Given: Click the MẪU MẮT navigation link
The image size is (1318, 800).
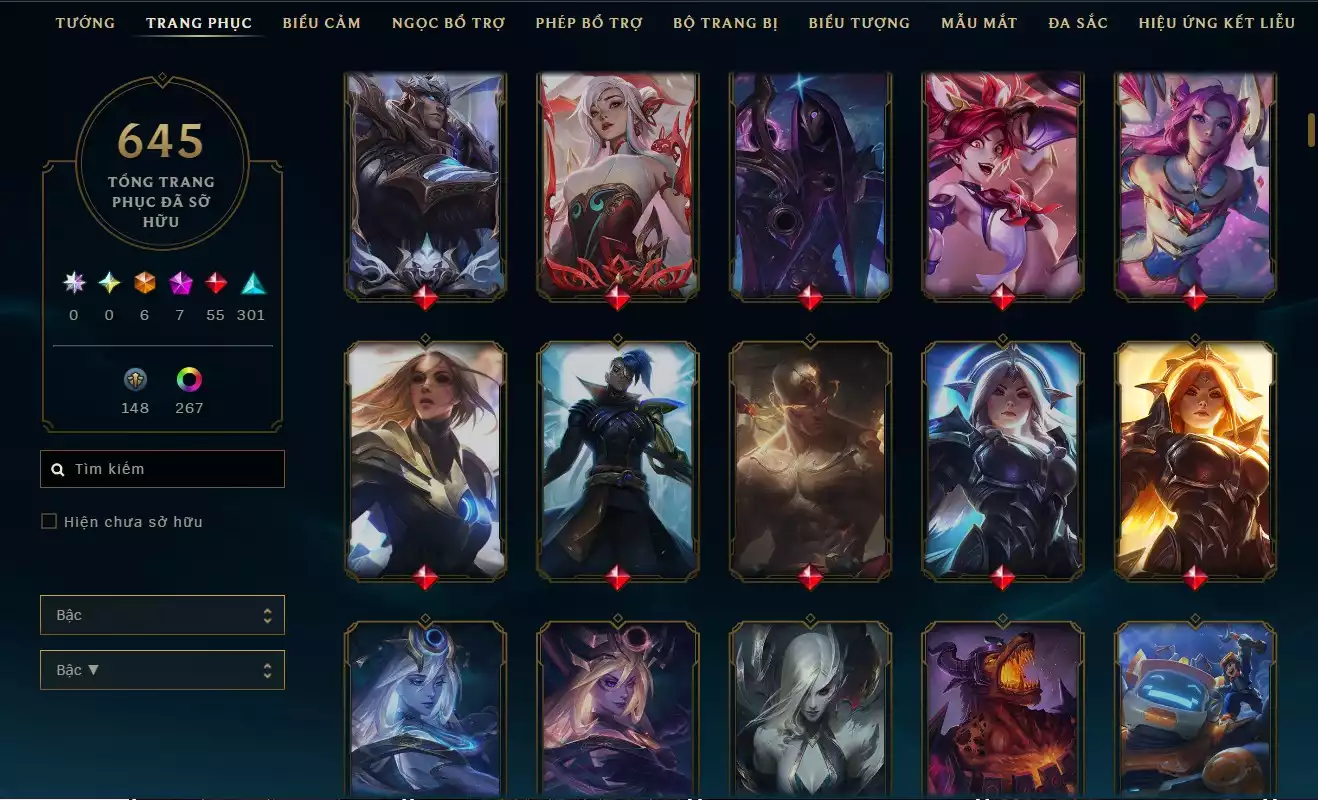Looking at the screenshot, I should click(x=978, y=22).
